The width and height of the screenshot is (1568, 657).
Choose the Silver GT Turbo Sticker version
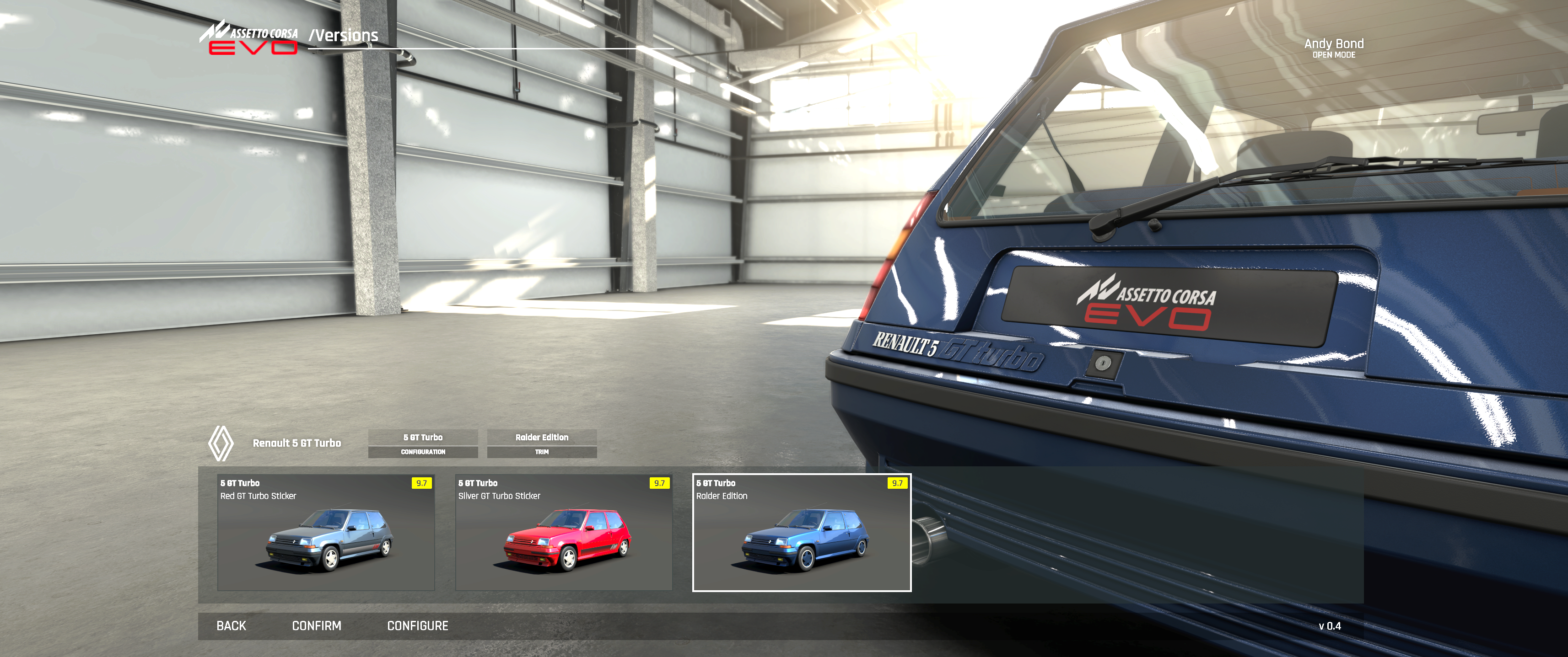(x=564, y=532)
